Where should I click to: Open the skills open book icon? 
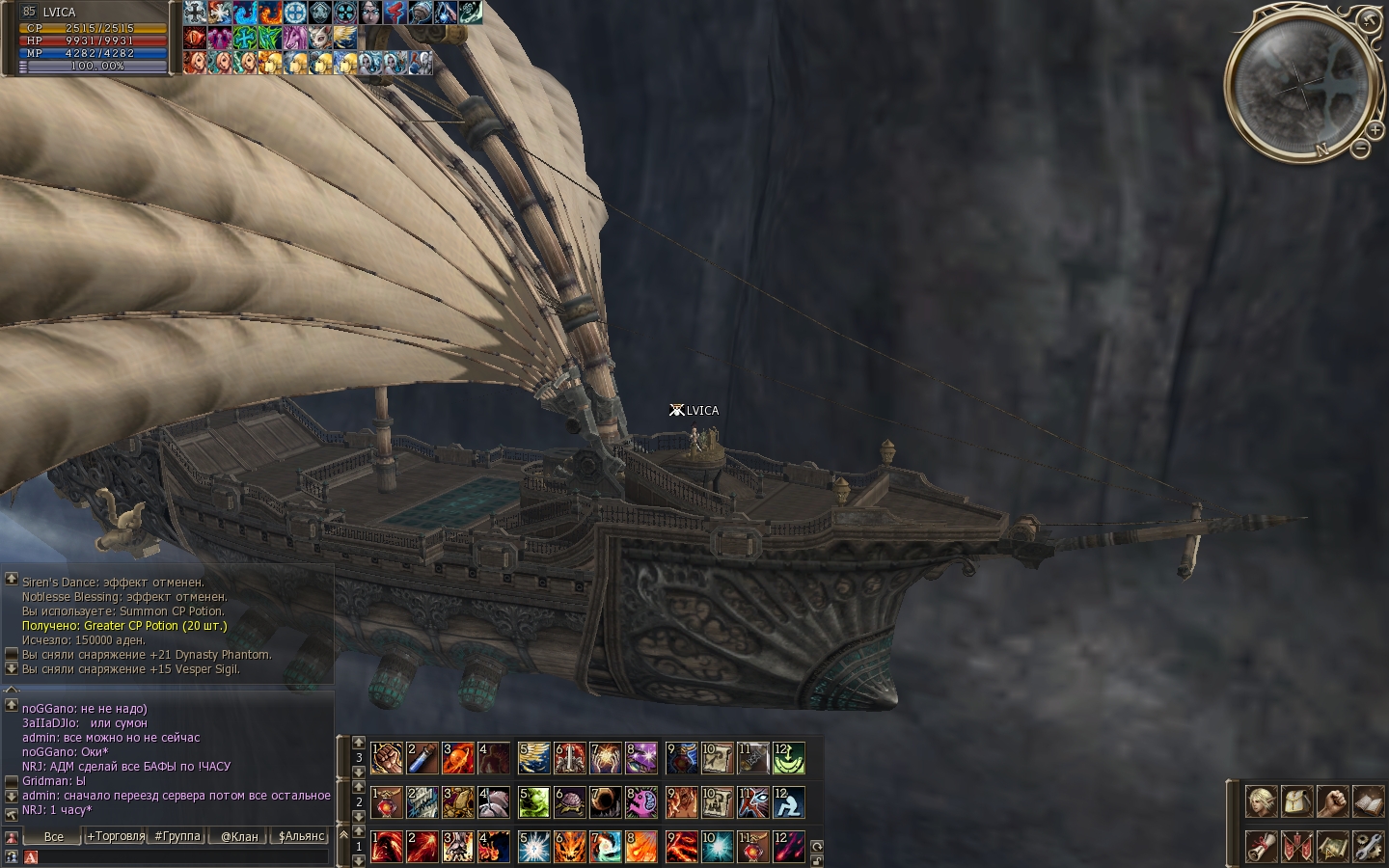pyautogui.click(x=1367, y=801)
